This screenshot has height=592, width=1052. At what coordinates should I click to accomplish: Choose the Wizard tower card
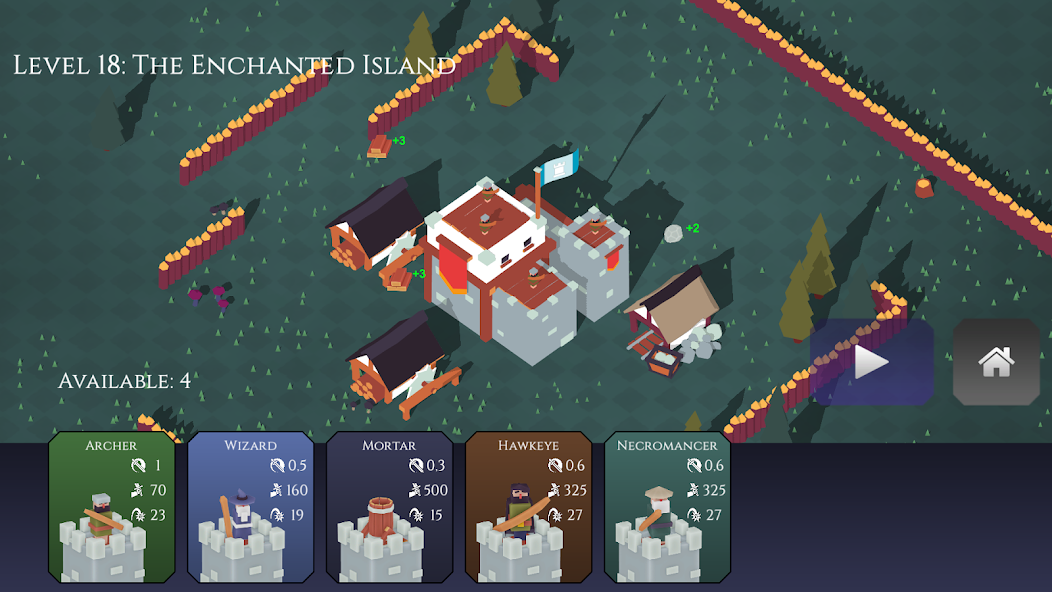250,507
